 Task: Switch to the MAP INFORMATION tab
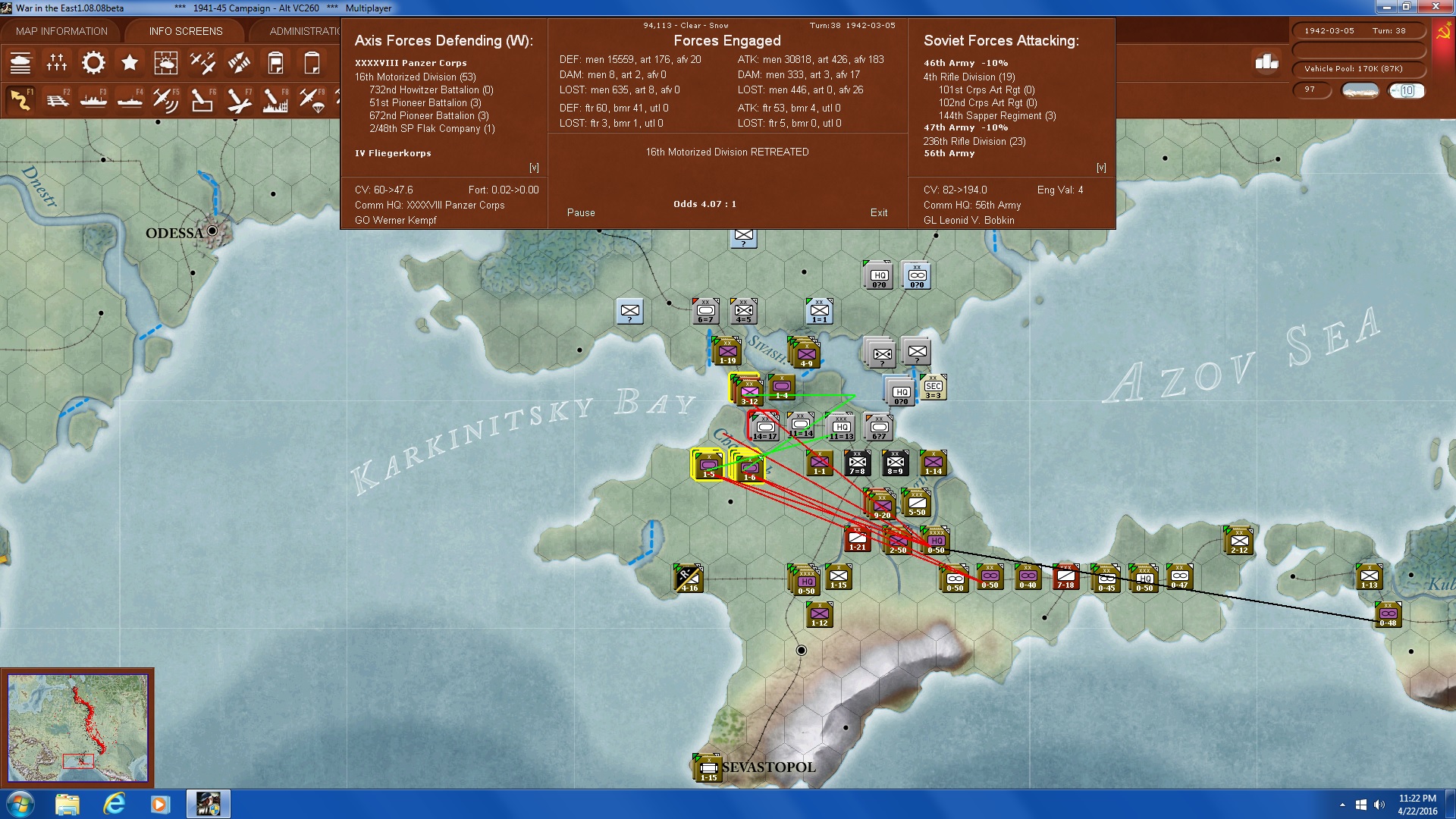click(62, 31)
